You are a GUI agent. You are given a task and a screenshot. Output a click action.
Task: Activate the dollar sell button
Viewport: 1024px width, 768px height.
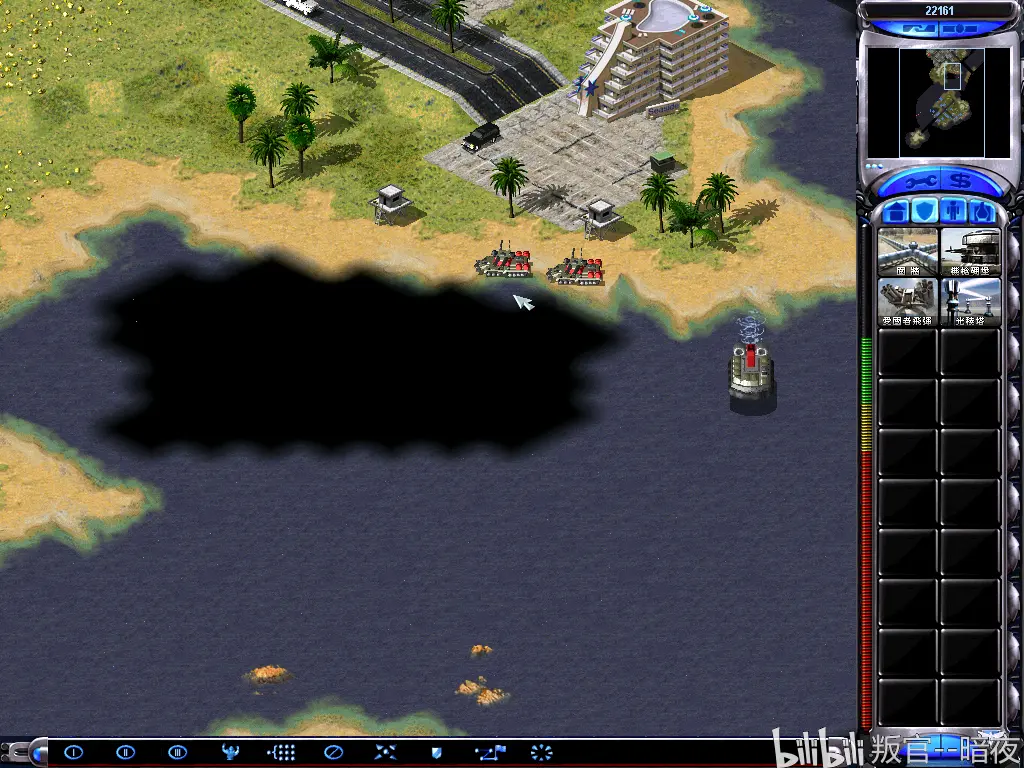[x=962, y=182]
